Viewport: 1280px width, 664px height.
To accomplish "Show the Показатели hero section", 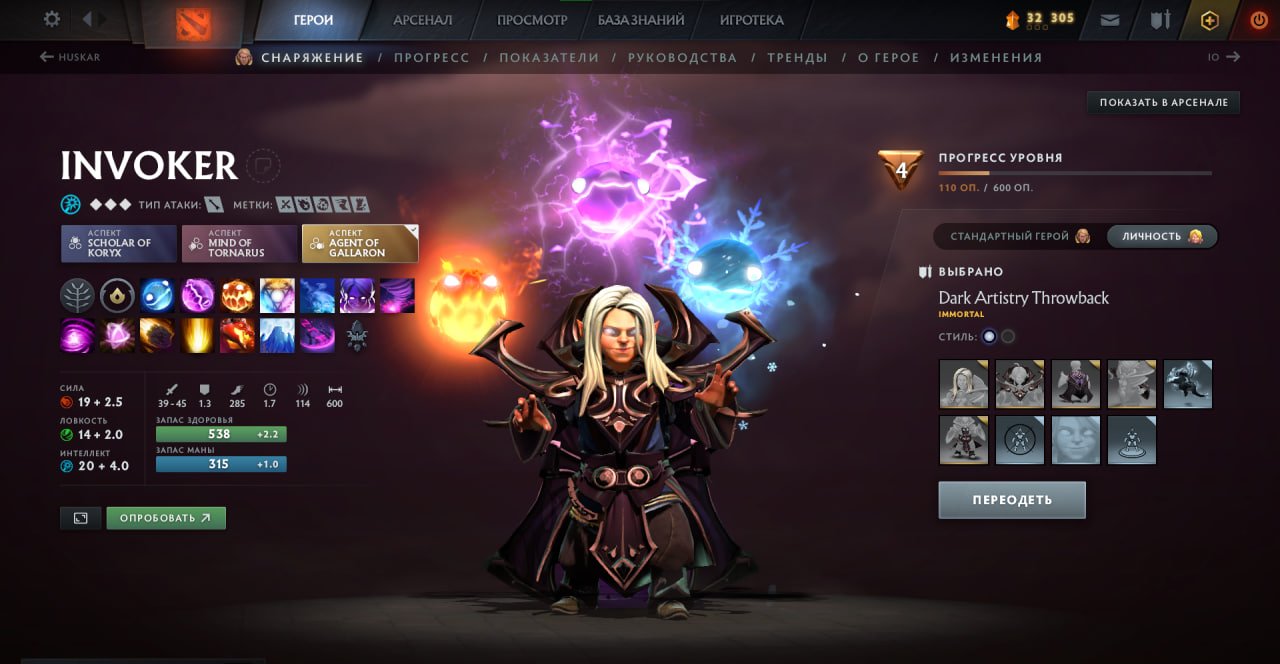I will 549,58.
